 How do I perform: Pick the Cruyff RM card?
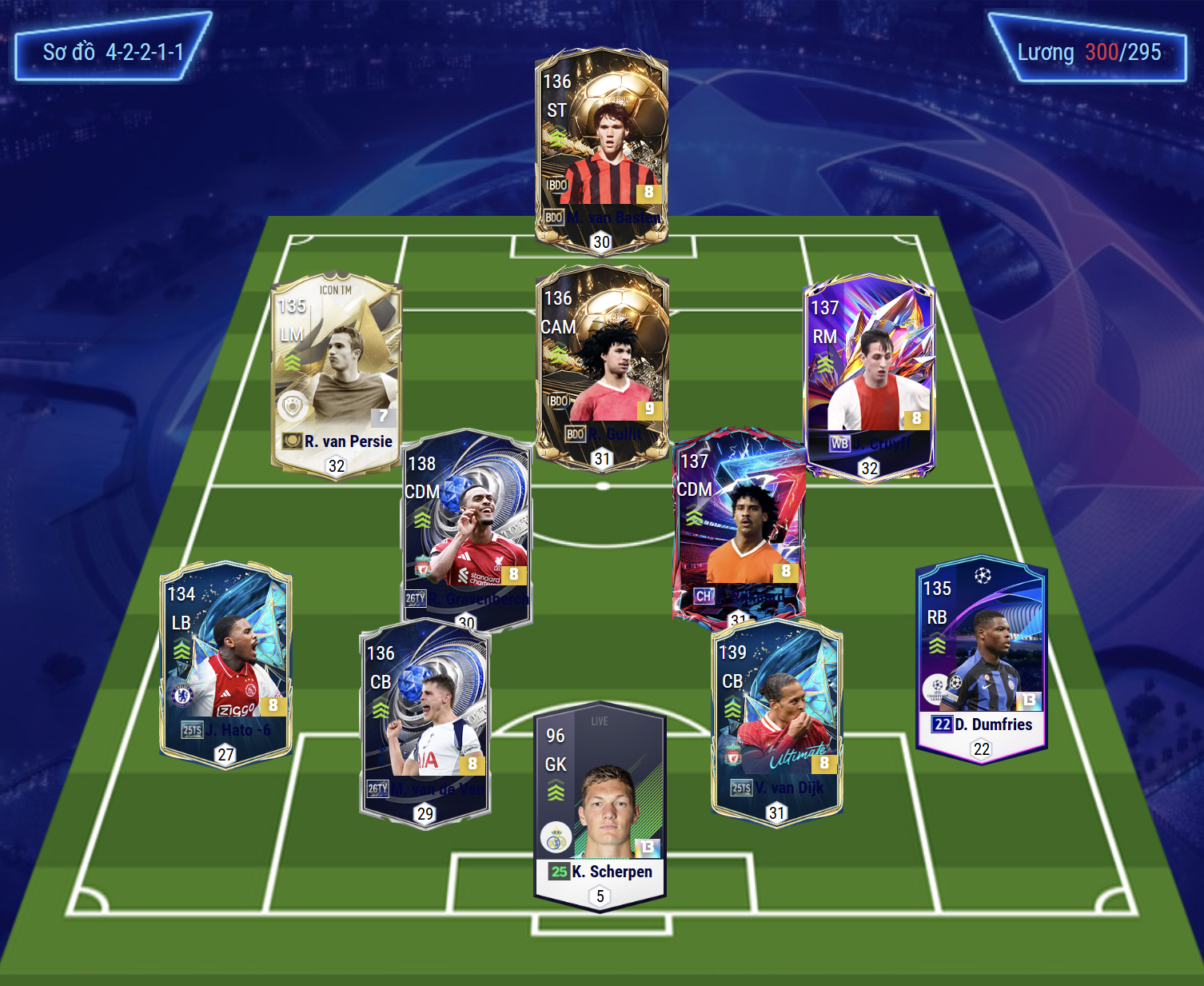(x=869, y=376)
